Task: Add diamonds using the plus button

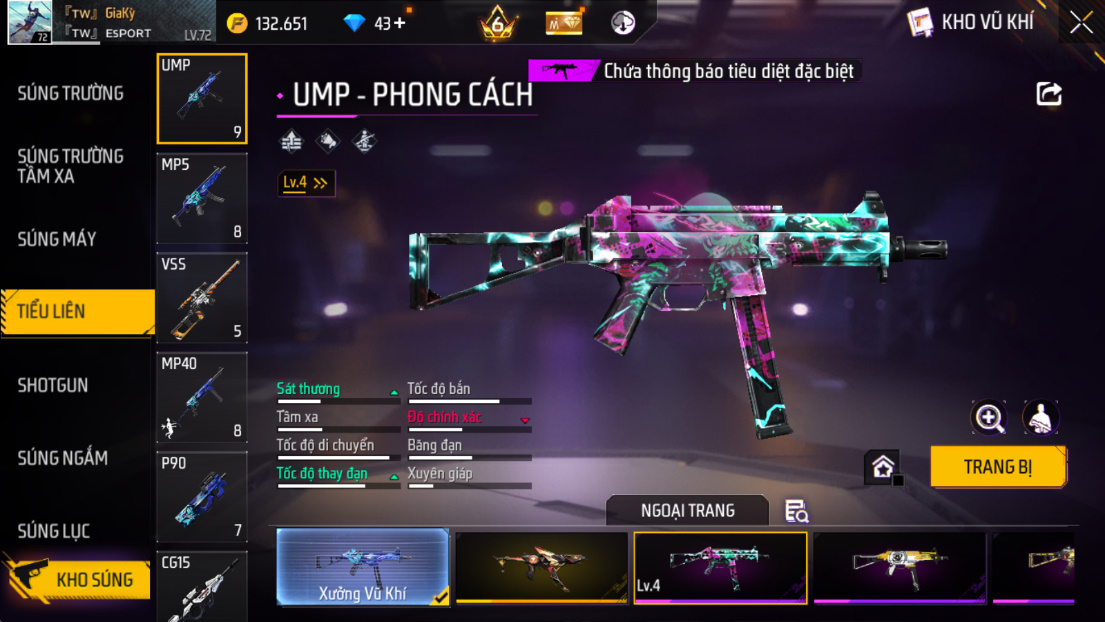Action: pos(400,23)
